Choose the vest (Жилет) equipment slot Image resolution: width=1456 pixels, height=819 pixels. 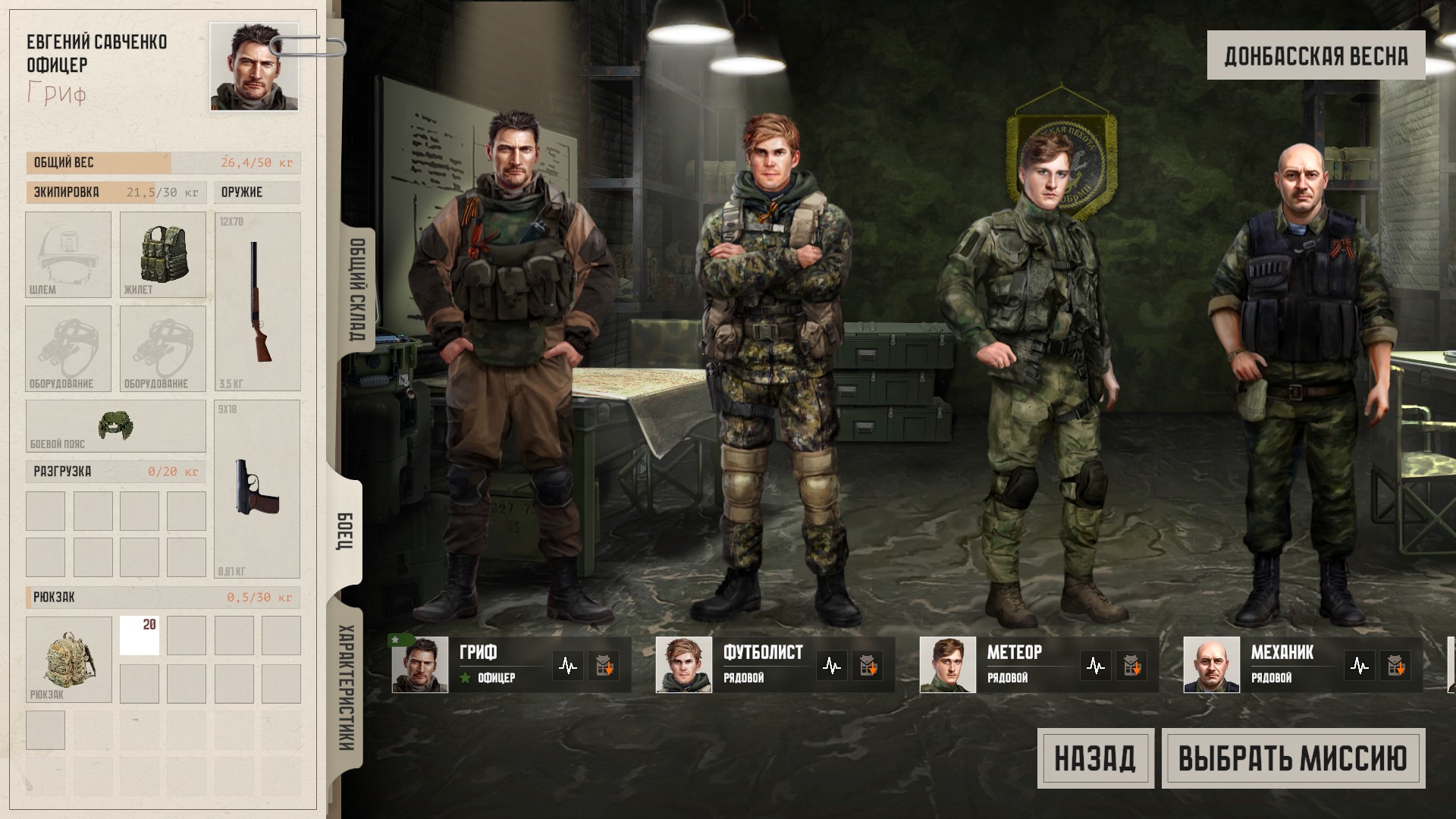tap(163, 255)
